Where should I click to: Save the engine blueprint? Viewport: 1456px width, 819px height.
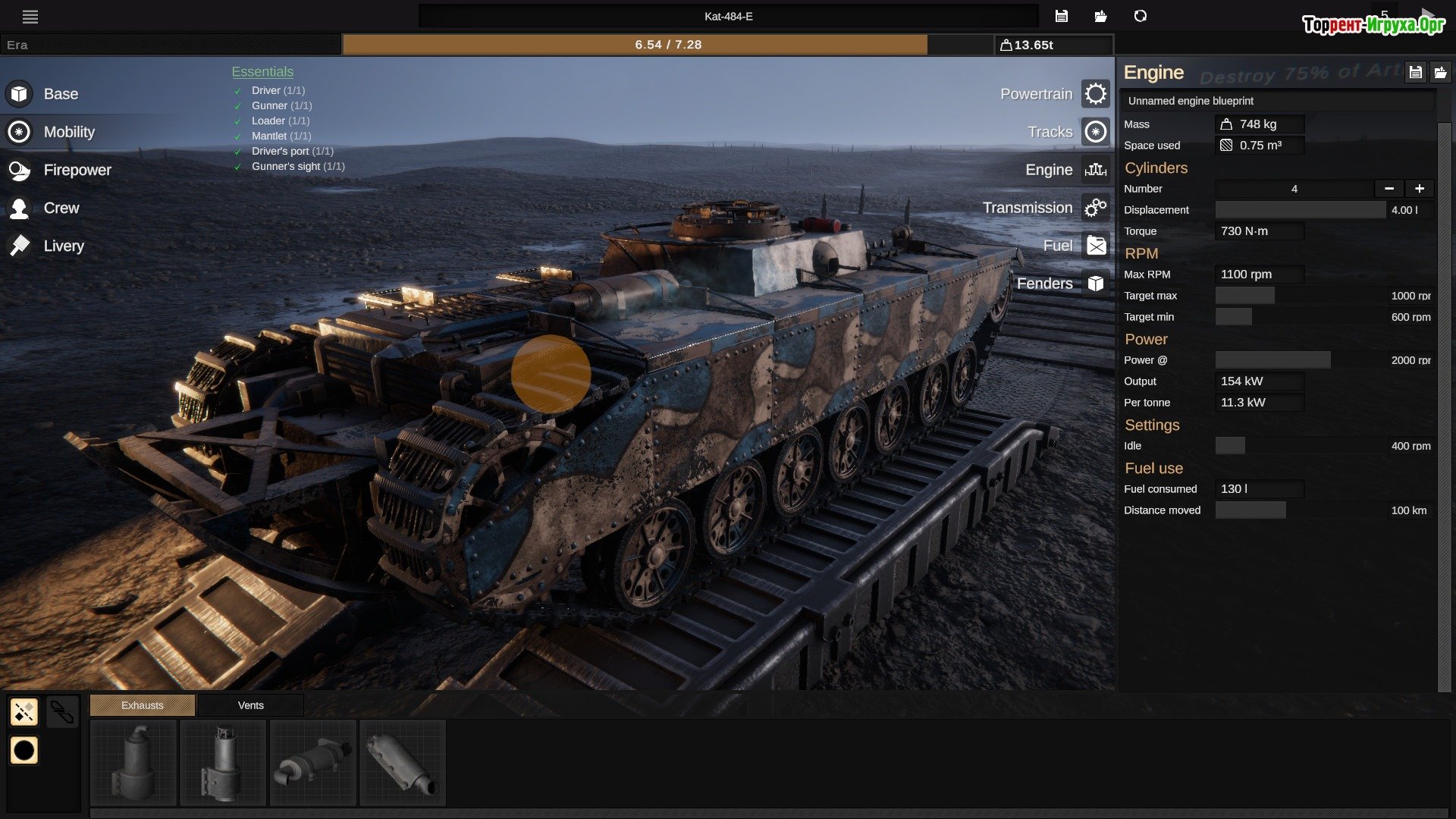[1415, 73]
